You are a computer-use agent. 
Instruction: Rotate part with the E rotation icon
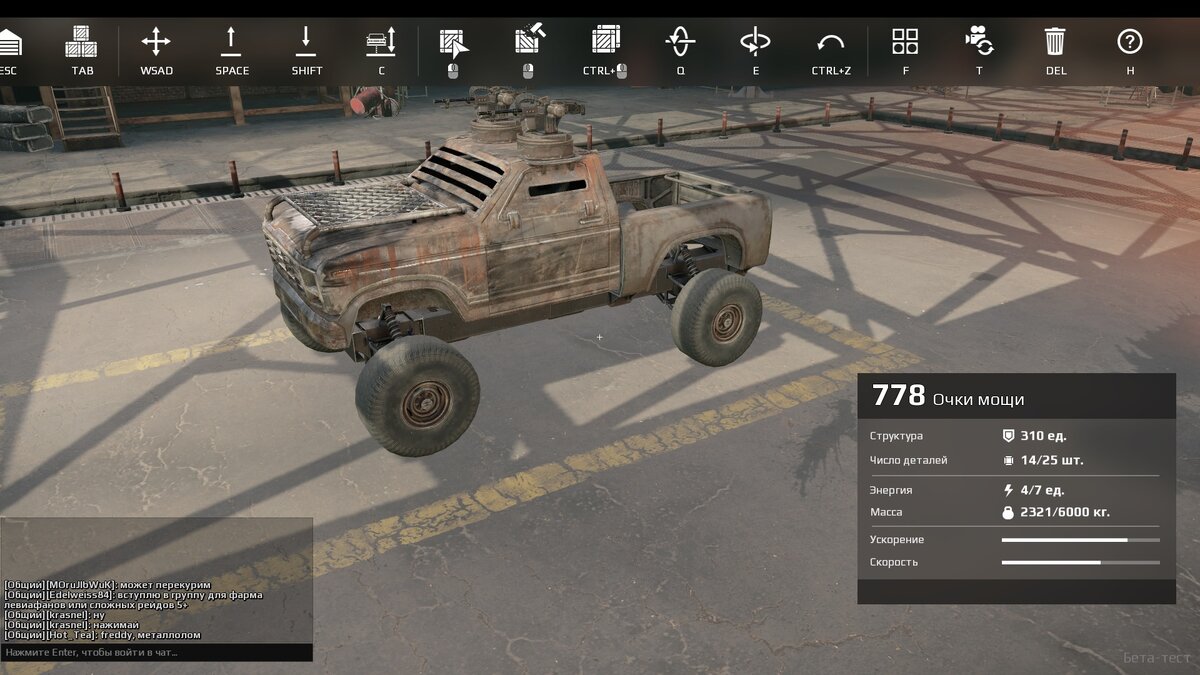[x=755, y=42]
